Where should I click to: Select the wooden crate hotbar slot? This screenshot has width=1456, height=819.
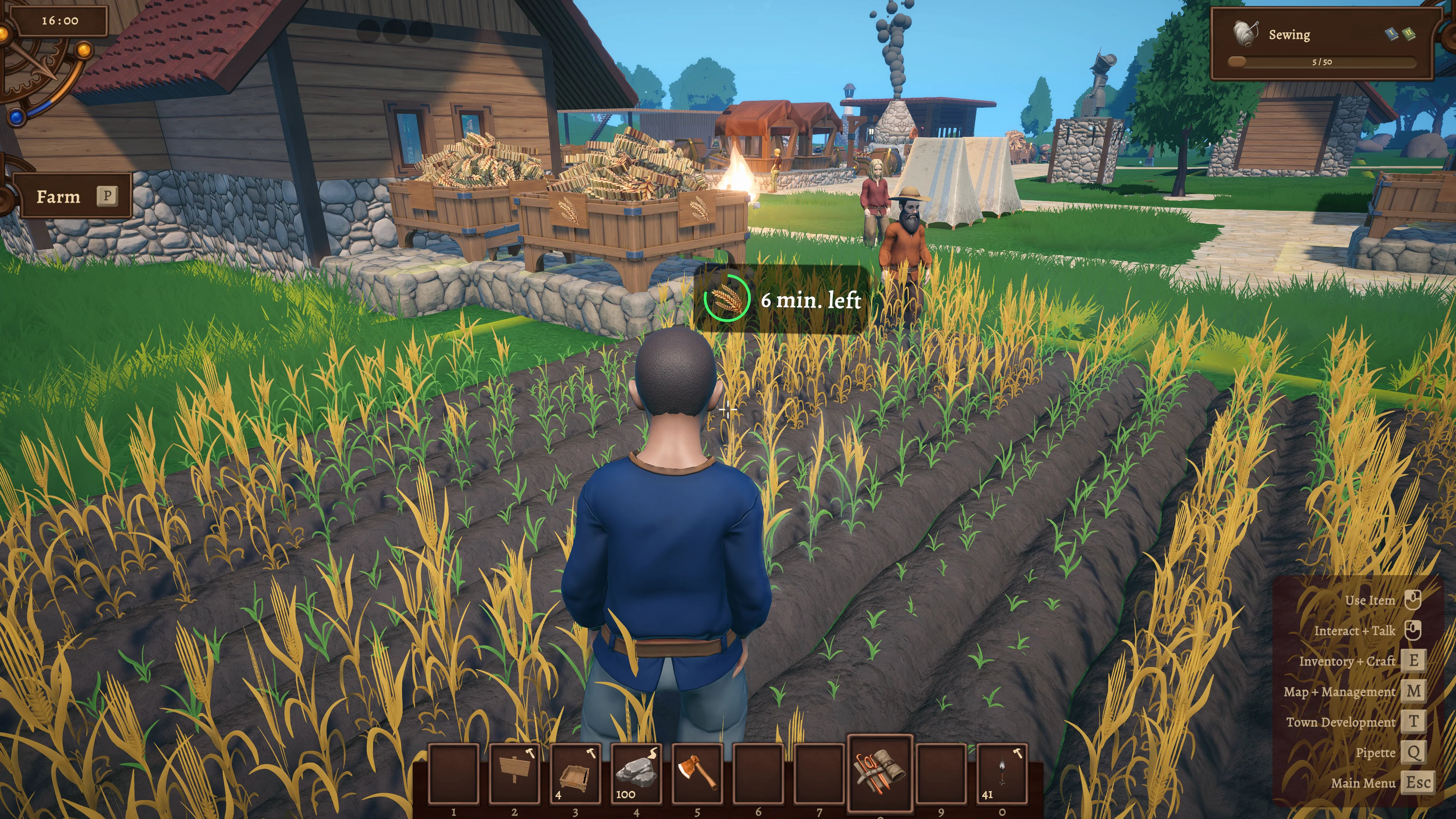(576, 773)
